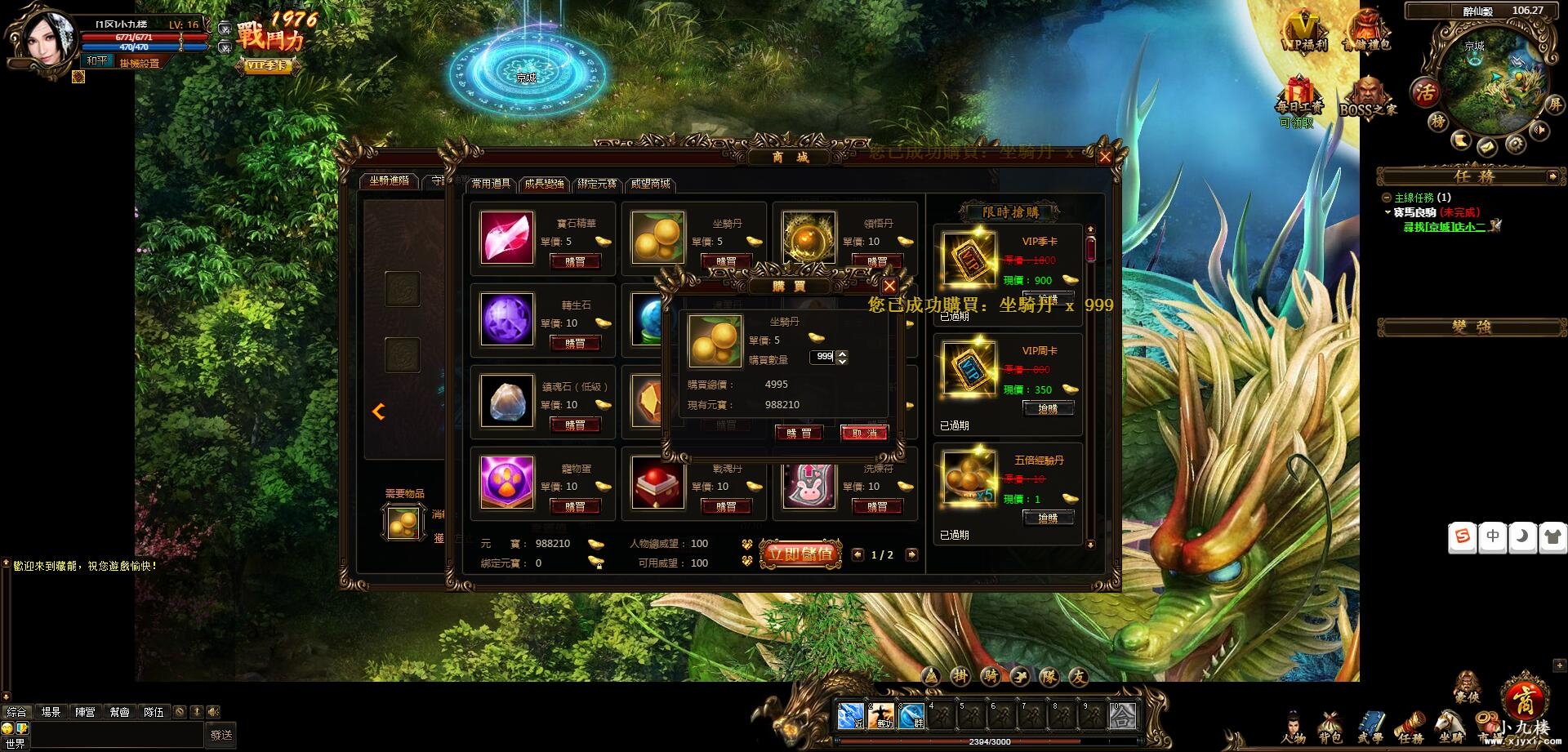Close the 商城 shop window
The width and height of the screenshot is (1568, 752).
(x=1105, y=158)
